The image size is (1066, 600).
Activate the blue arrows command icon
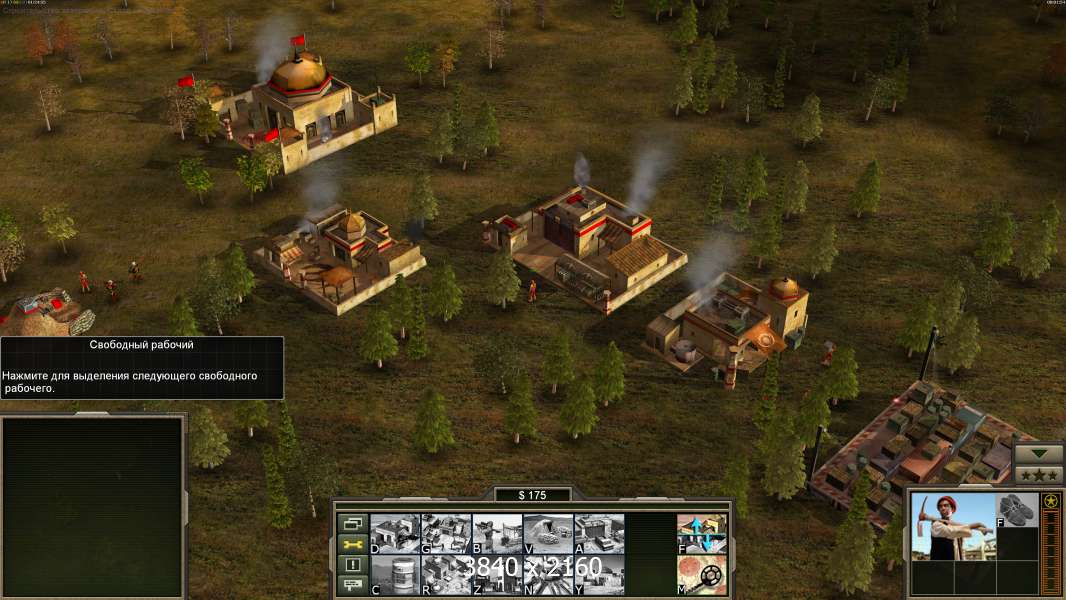(x=702, y=533)
